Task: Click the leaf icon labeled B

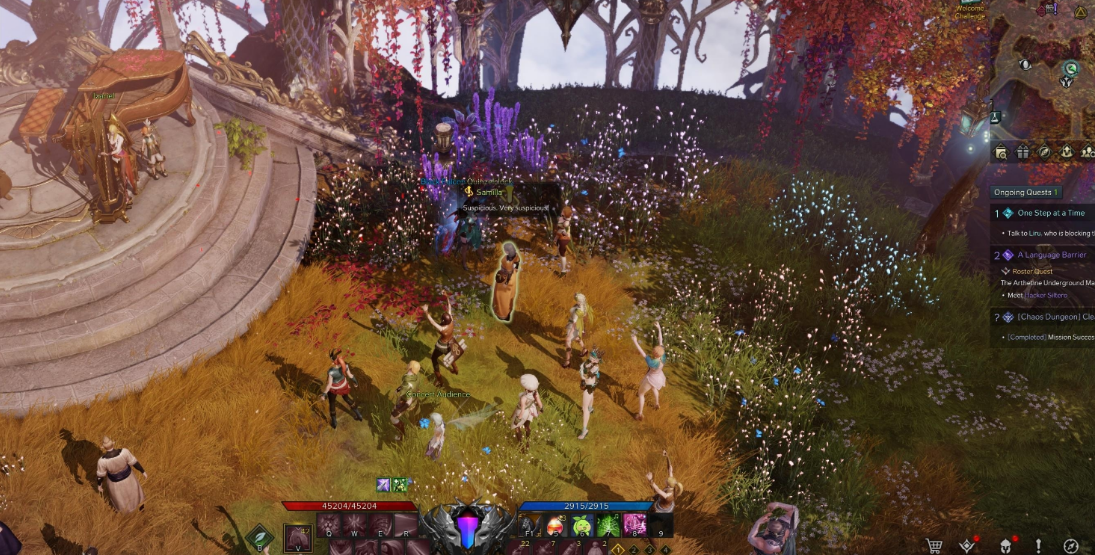Action: 260,539
